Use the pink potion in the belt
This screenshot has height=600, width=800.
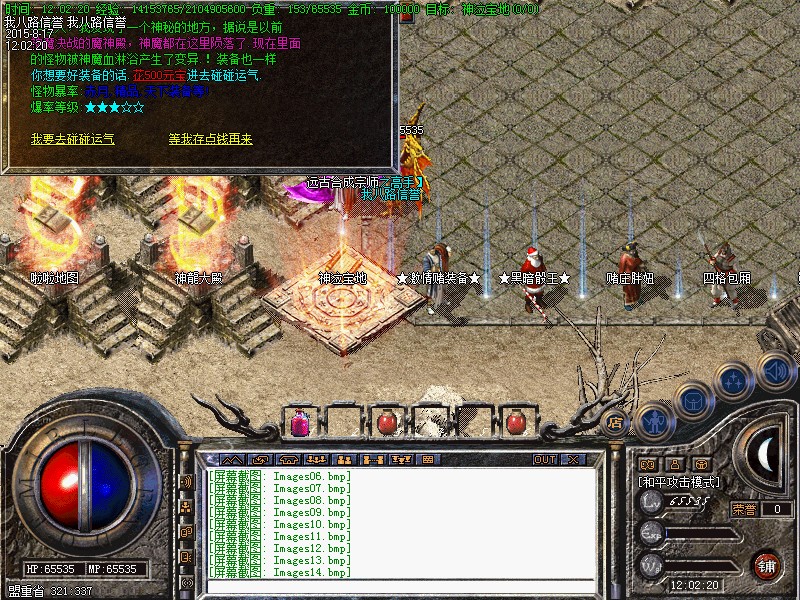(x=299, y=423)
